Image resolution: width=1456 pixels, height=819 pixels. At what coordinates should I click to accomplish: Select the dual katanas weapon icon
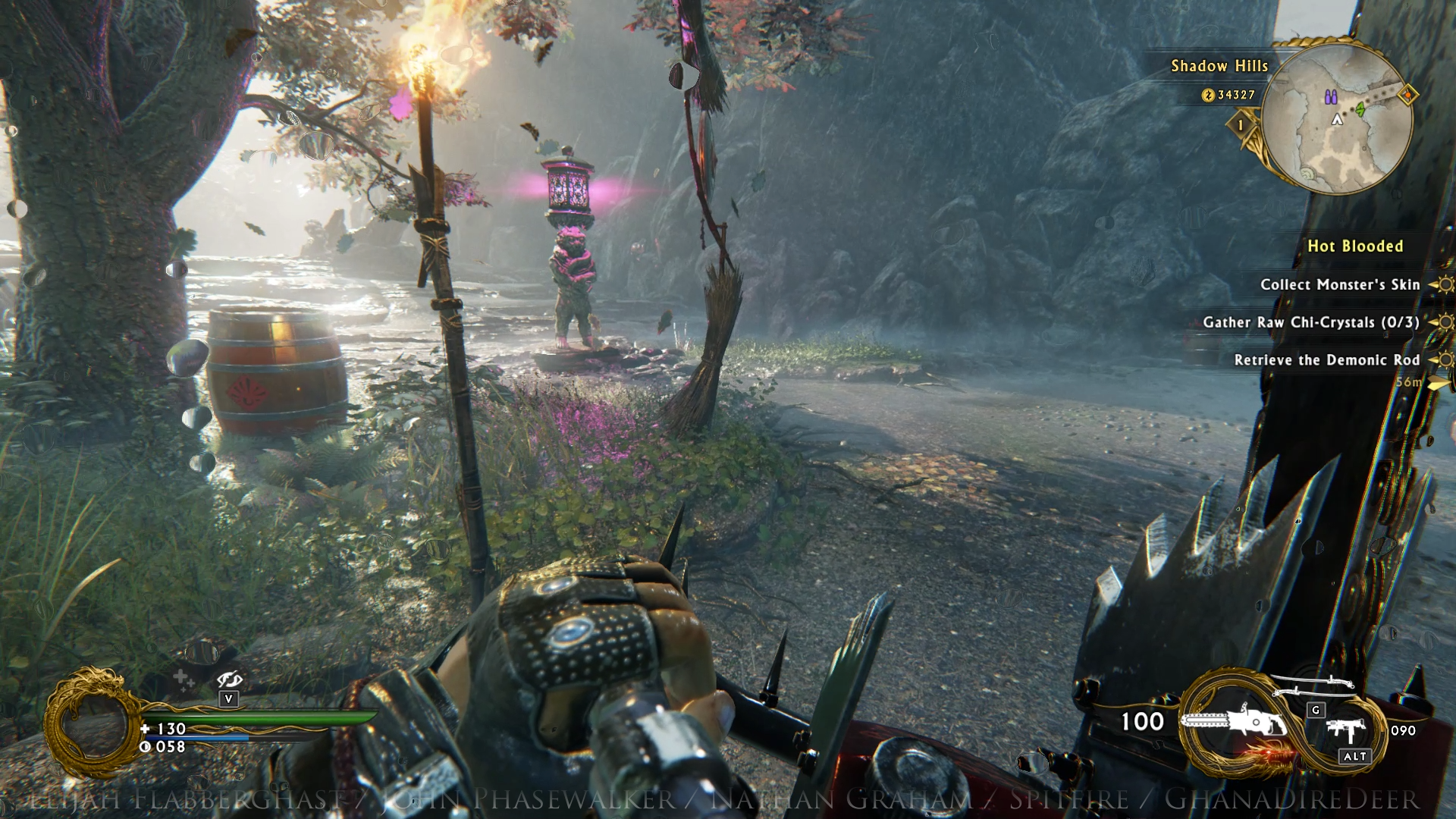(1313, 686)
